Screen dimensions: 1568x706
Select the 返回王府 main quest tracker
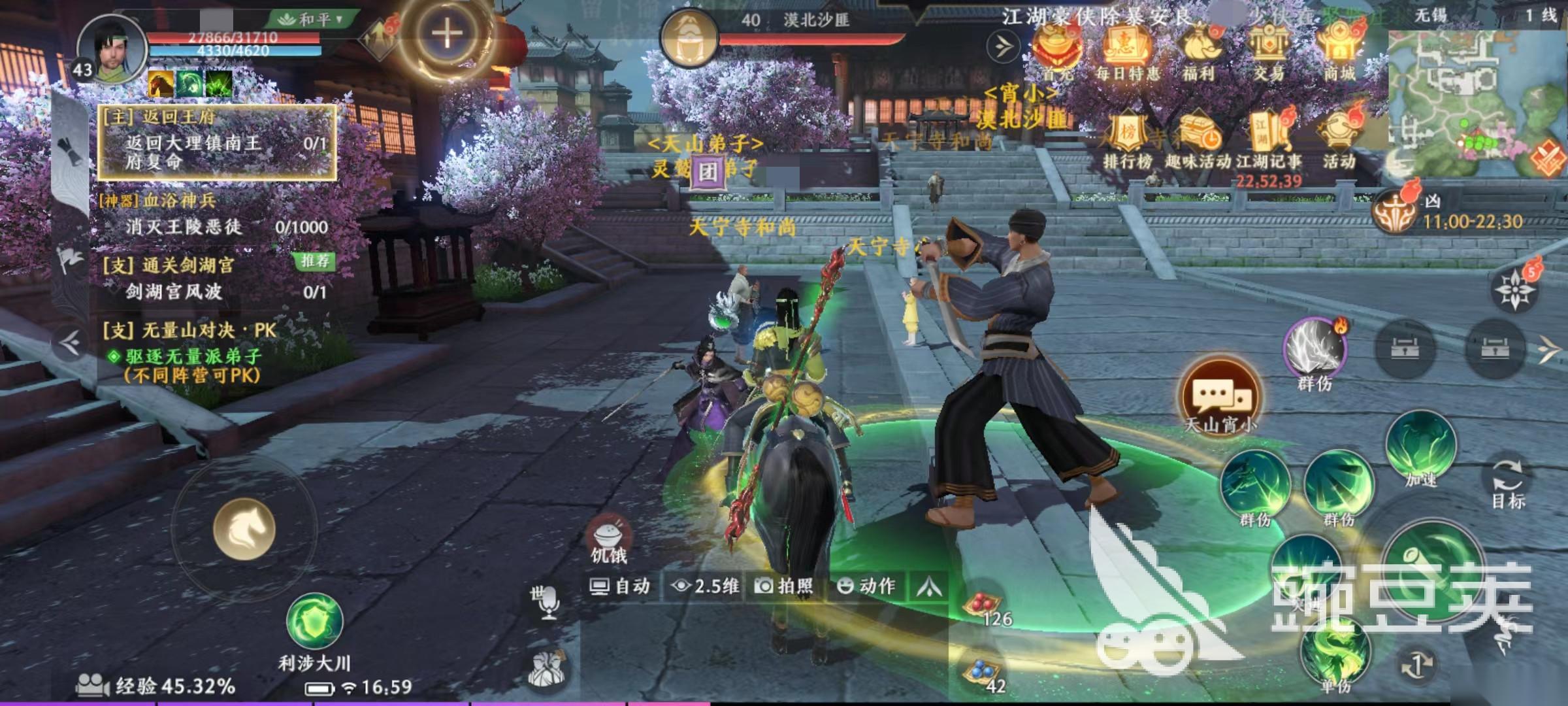(217, 143)
